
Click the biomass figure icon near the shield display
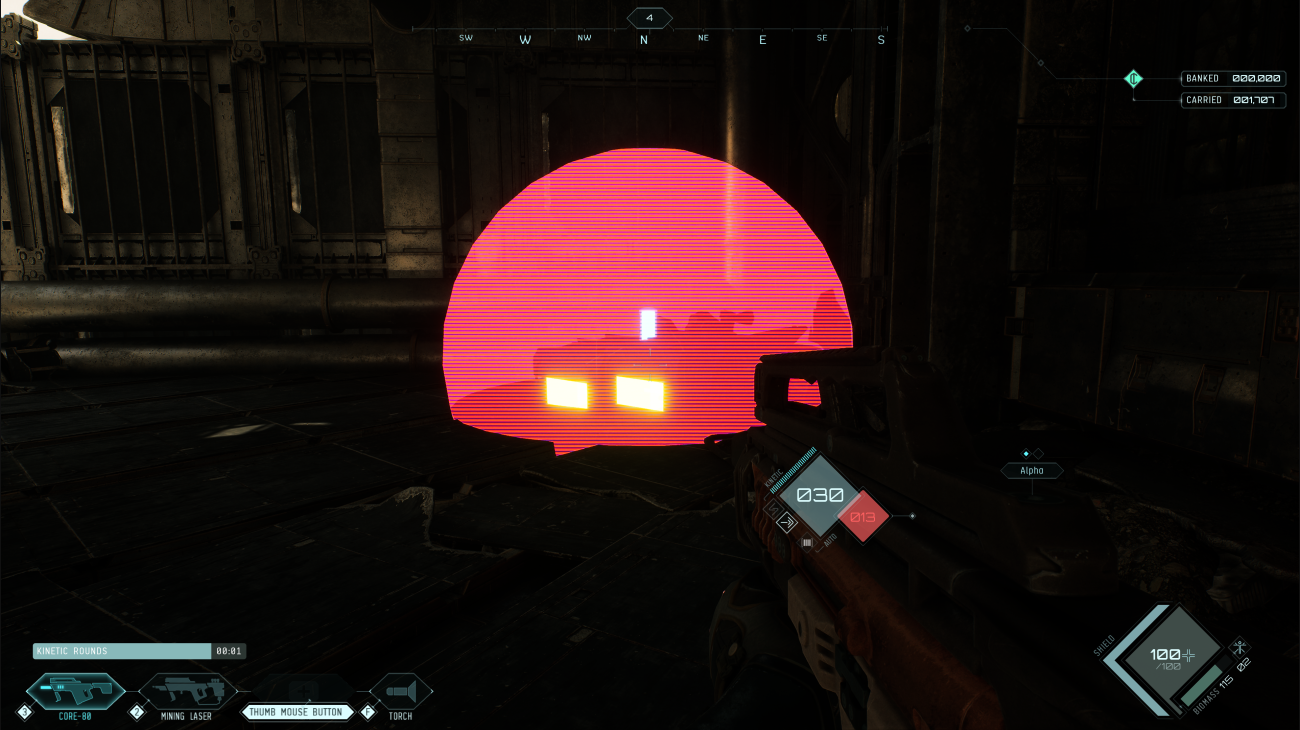[1239, 648]
